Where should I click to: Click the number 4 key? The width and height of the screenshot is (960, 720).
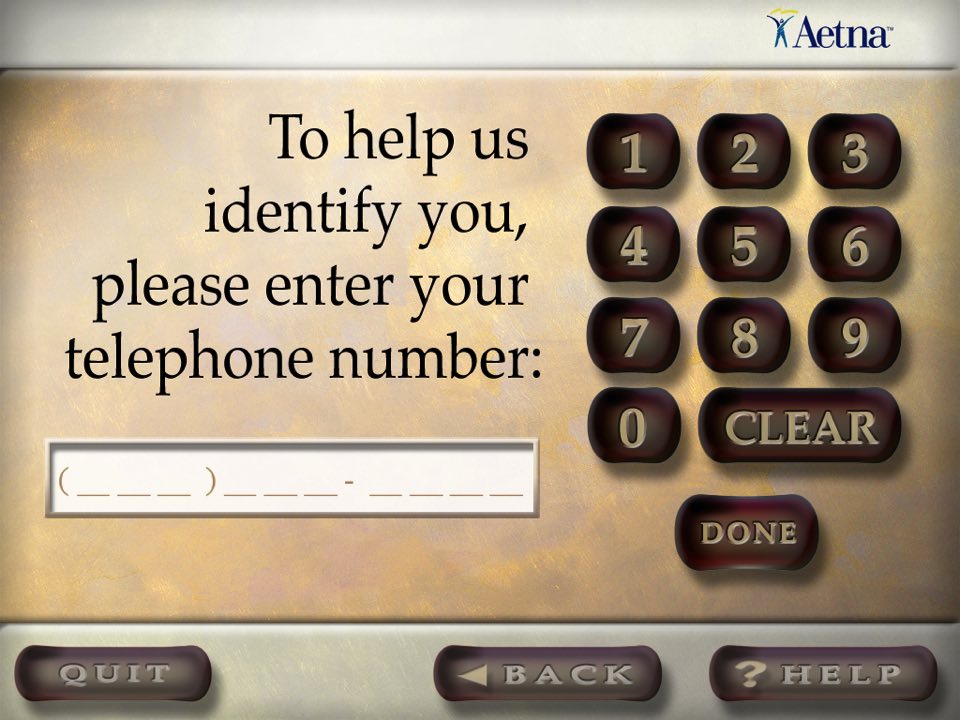point(633,245)
